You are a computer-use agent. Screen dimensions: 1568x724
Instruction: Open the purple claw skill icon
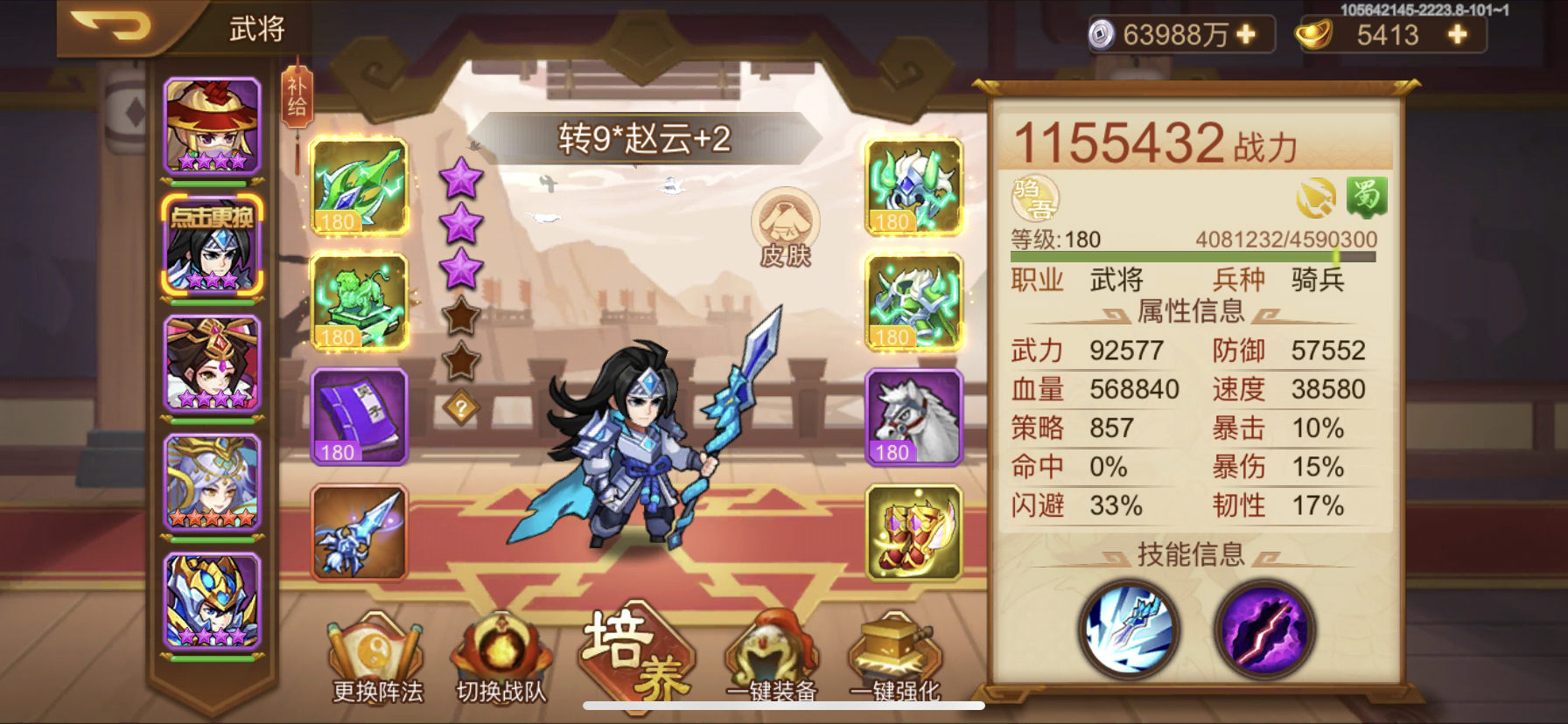[x=1263, y=631]
